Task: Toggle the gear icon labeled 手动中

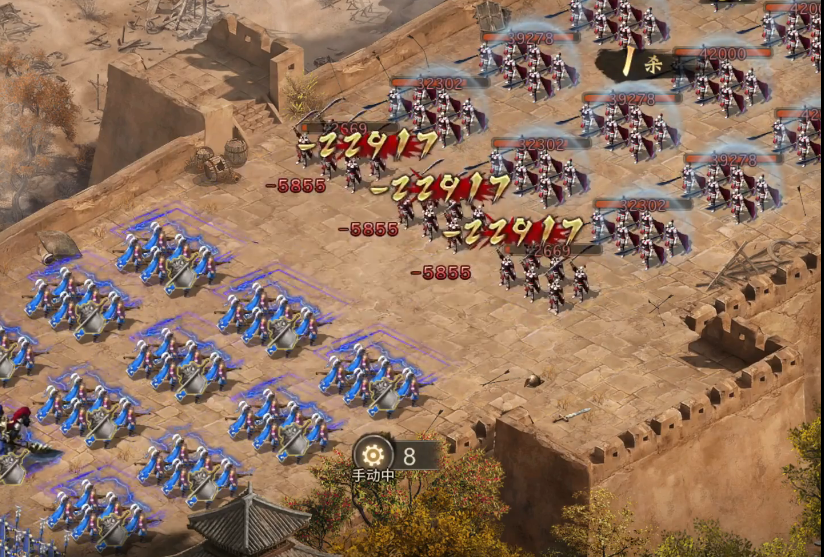Action: (373, 454)
